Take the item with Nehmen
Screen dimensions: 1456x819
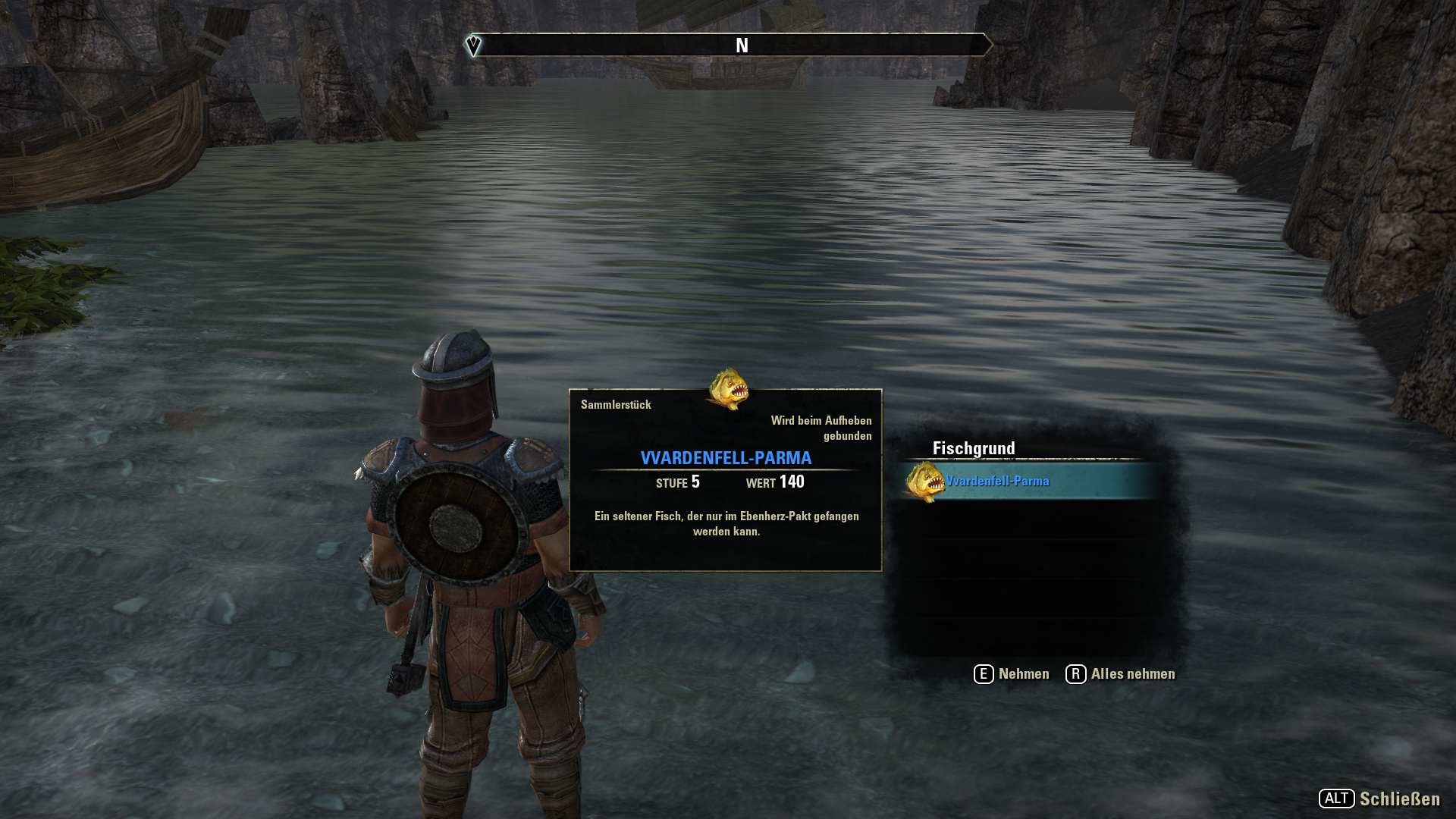point(1012,674)
